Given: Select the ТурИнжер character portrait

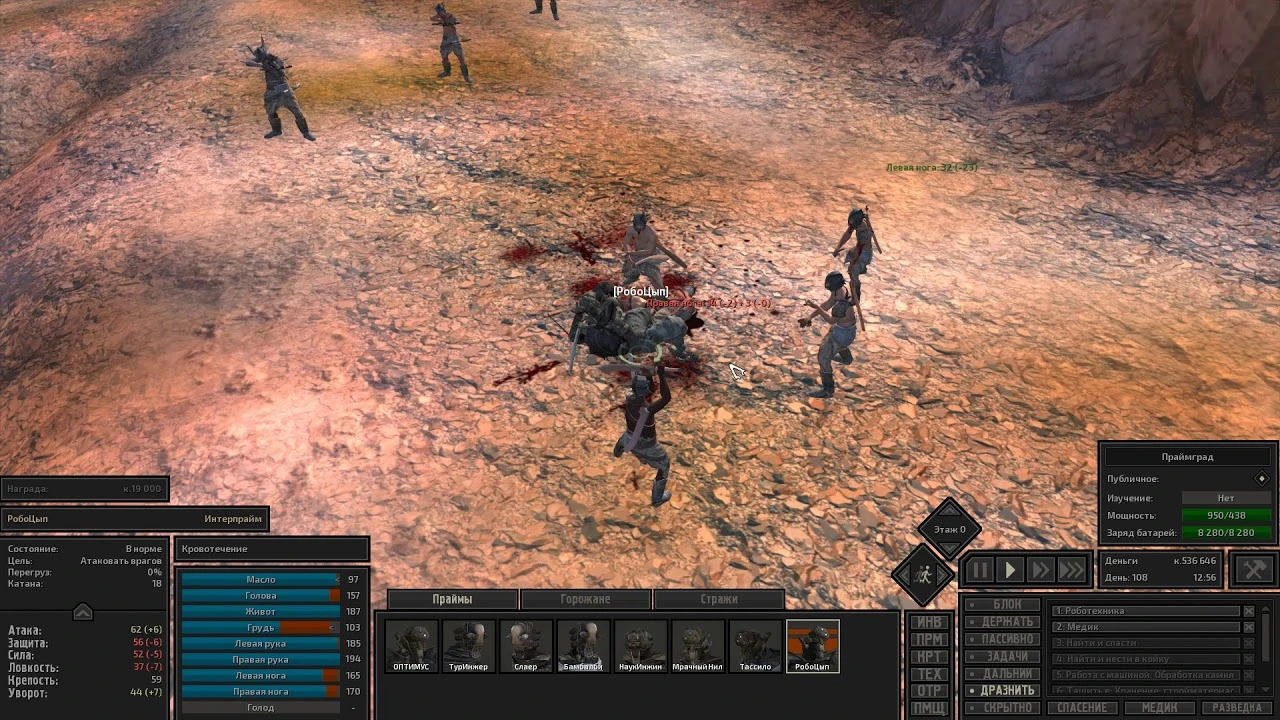Looking at the screenshot, I should pos(471,644).
